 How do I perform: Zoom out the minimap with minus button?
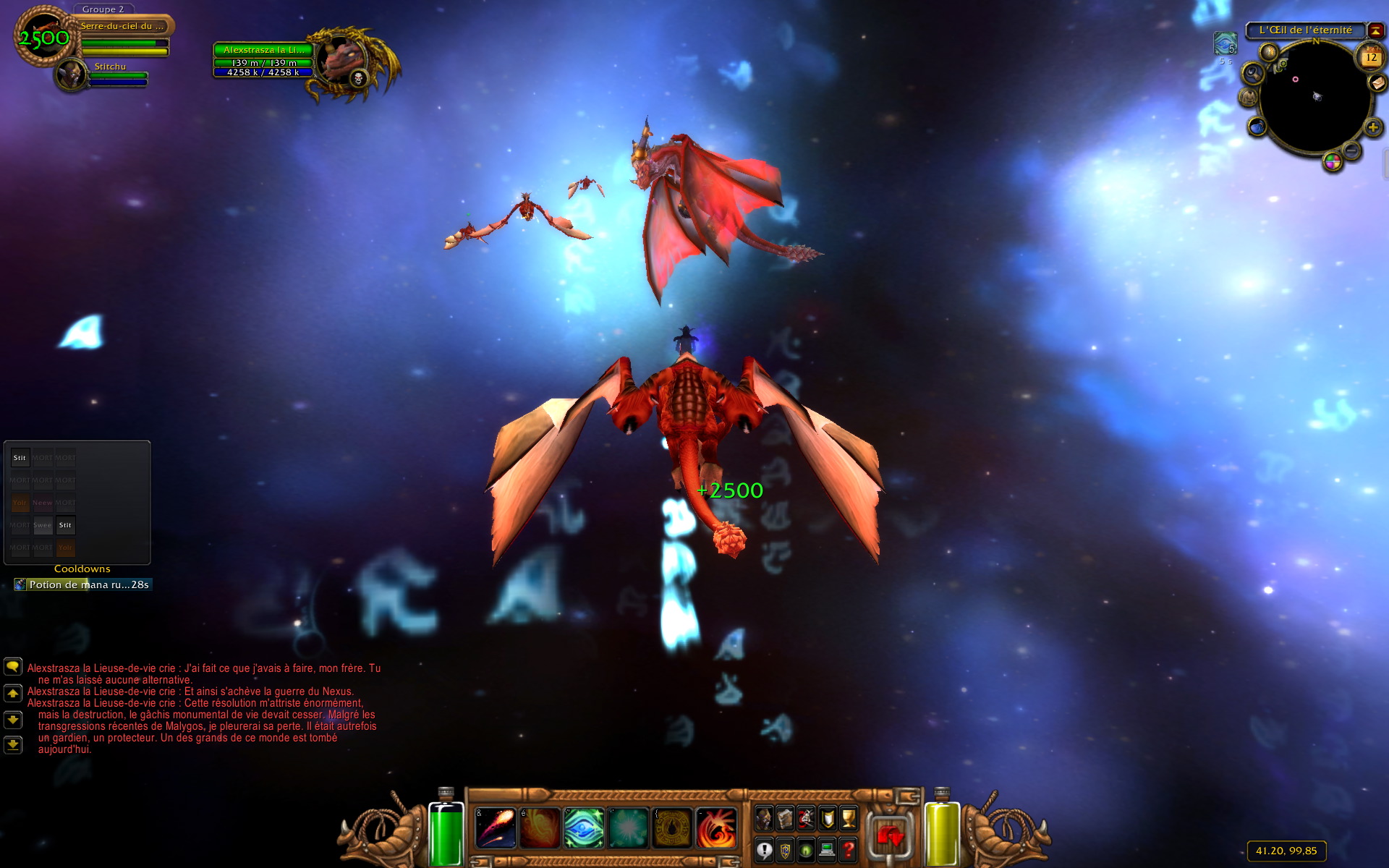(x=1351, y=150)
